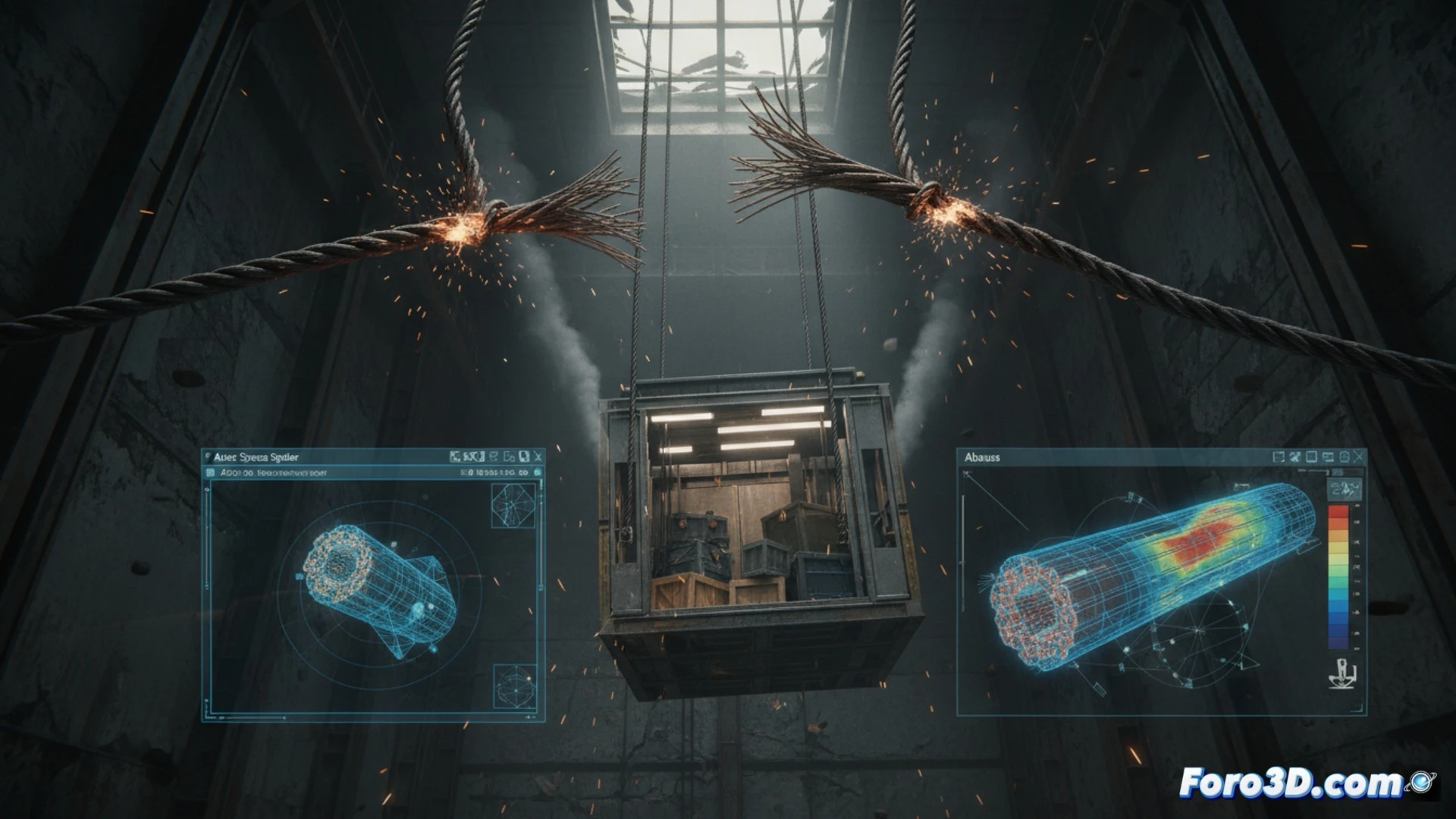Select the bottom view thumbnail in left panel
Screen dimensions: 1456x819
515,687
